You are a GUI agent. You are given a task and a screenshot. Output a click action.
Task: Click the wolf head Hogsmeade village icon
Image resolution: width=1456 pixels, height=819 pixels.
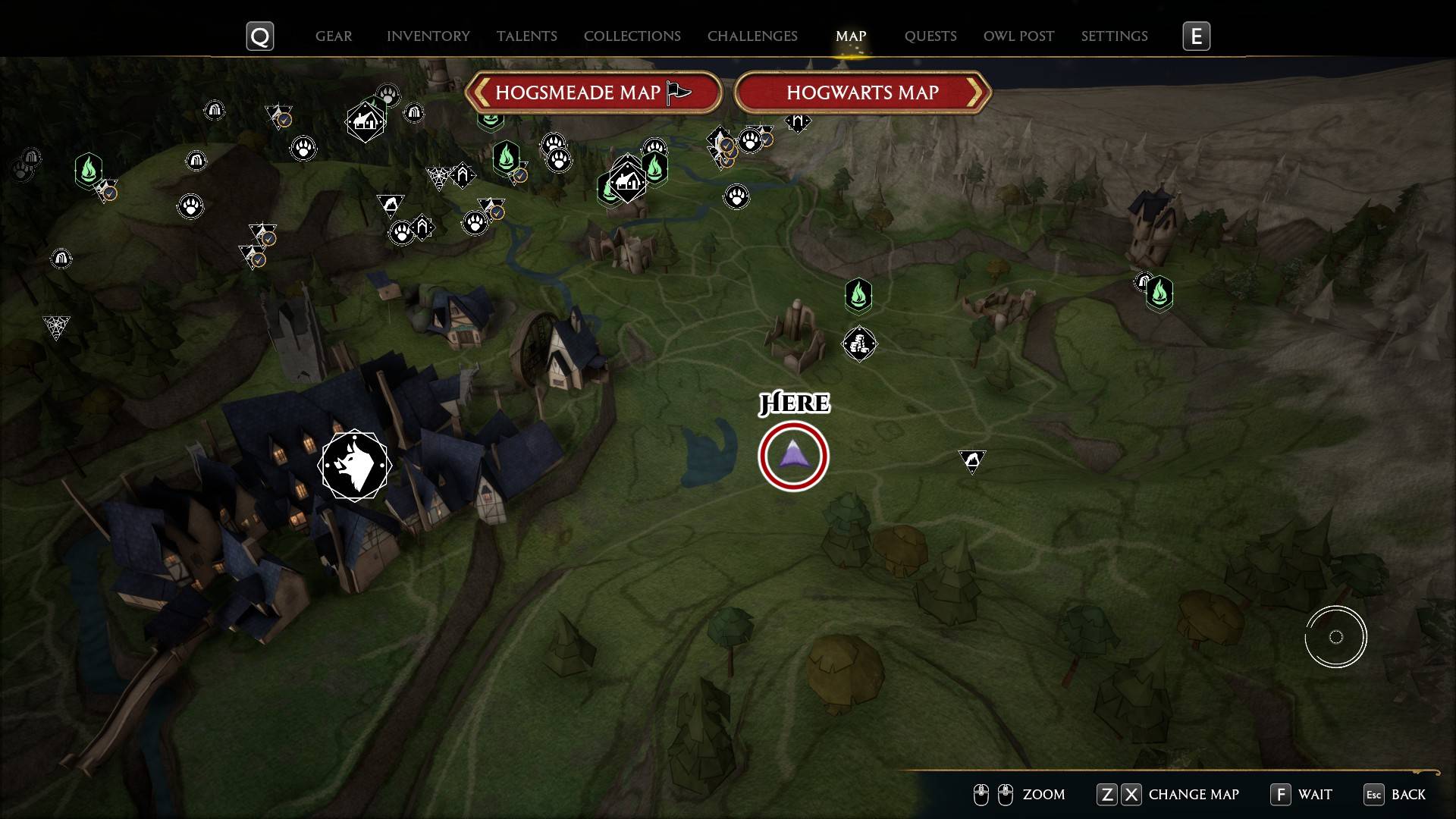pos(355,465)
